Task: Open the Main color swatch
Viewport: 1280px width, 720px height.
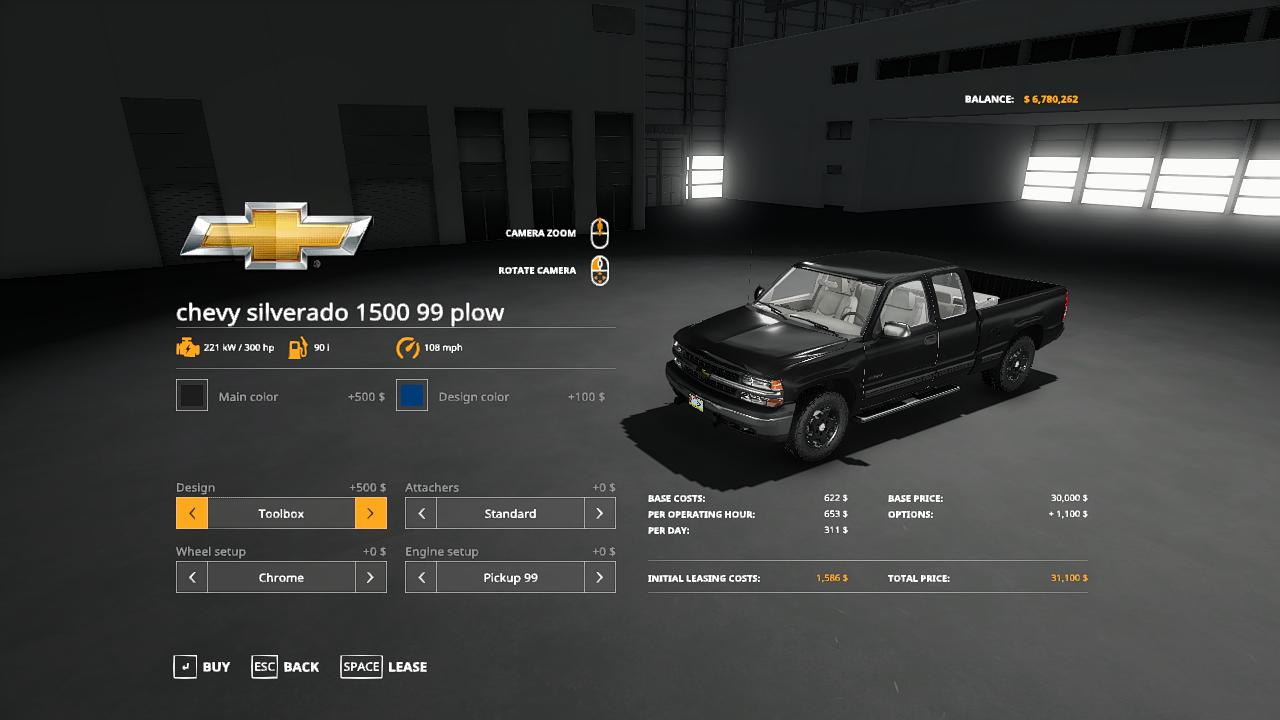Action: click(x=192, y=396)
